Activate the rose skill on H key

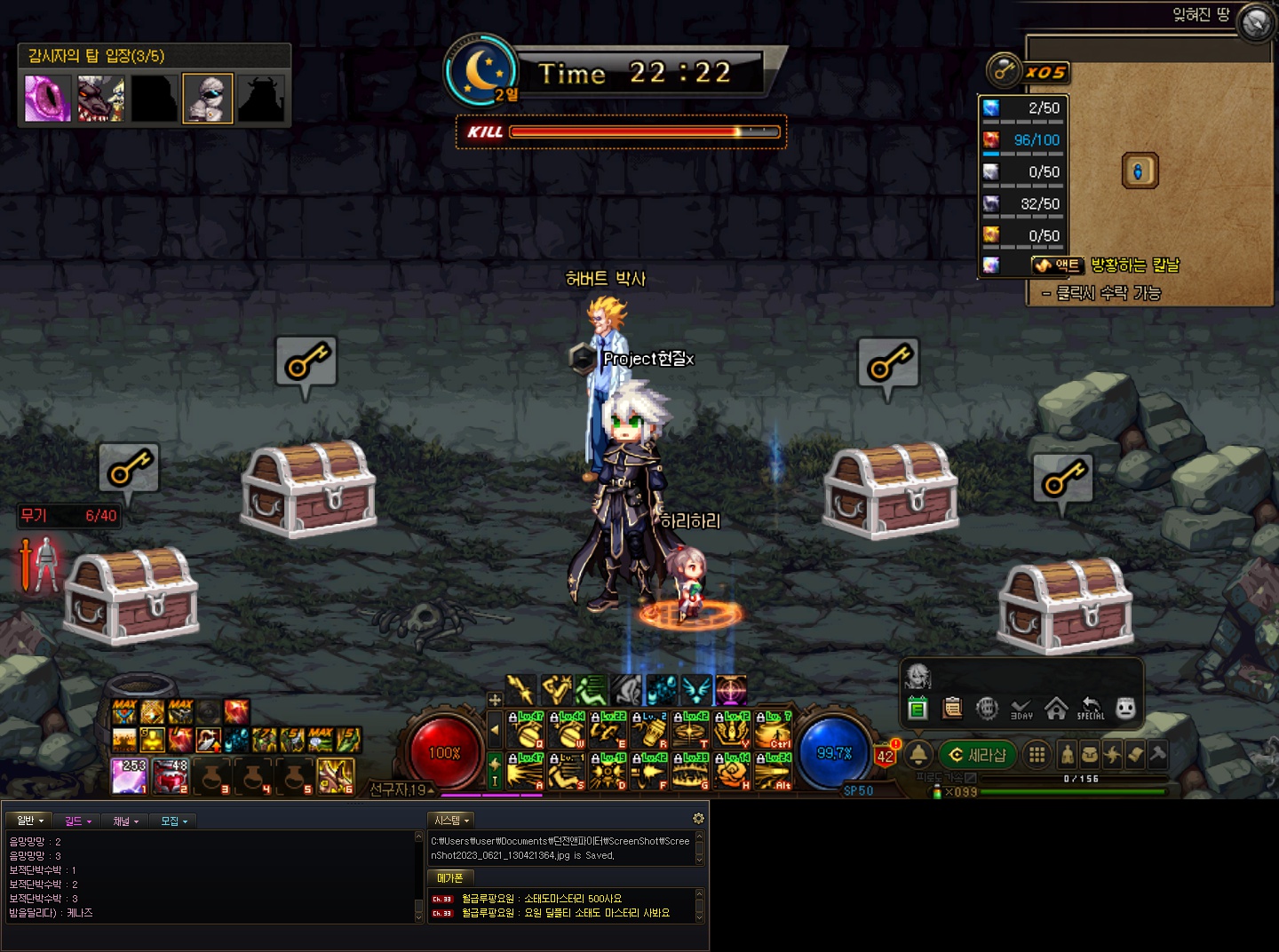coord(733,773)
